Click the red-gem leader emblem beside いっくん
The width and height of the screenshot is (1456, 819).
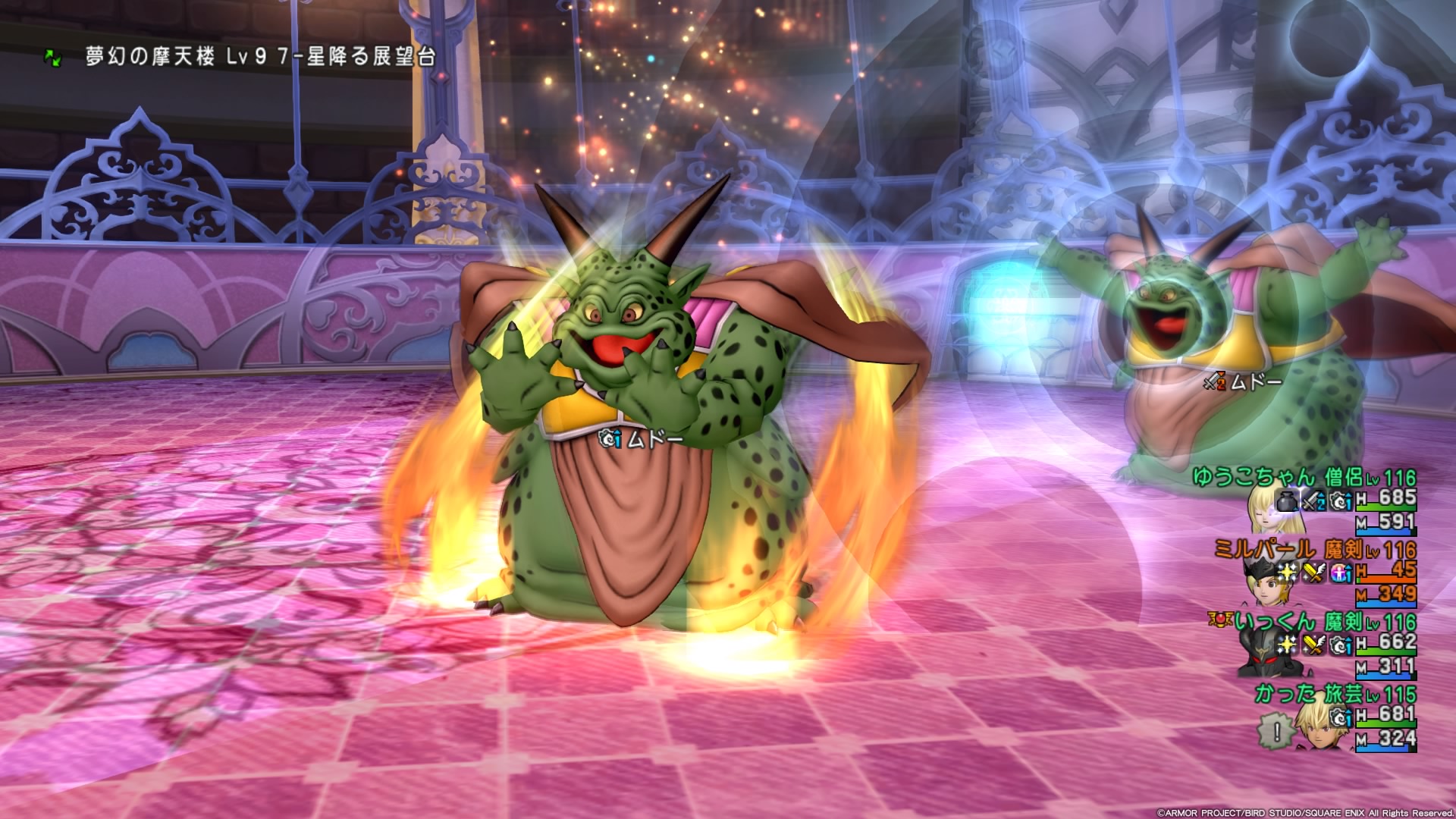(x=1222, y=621)
